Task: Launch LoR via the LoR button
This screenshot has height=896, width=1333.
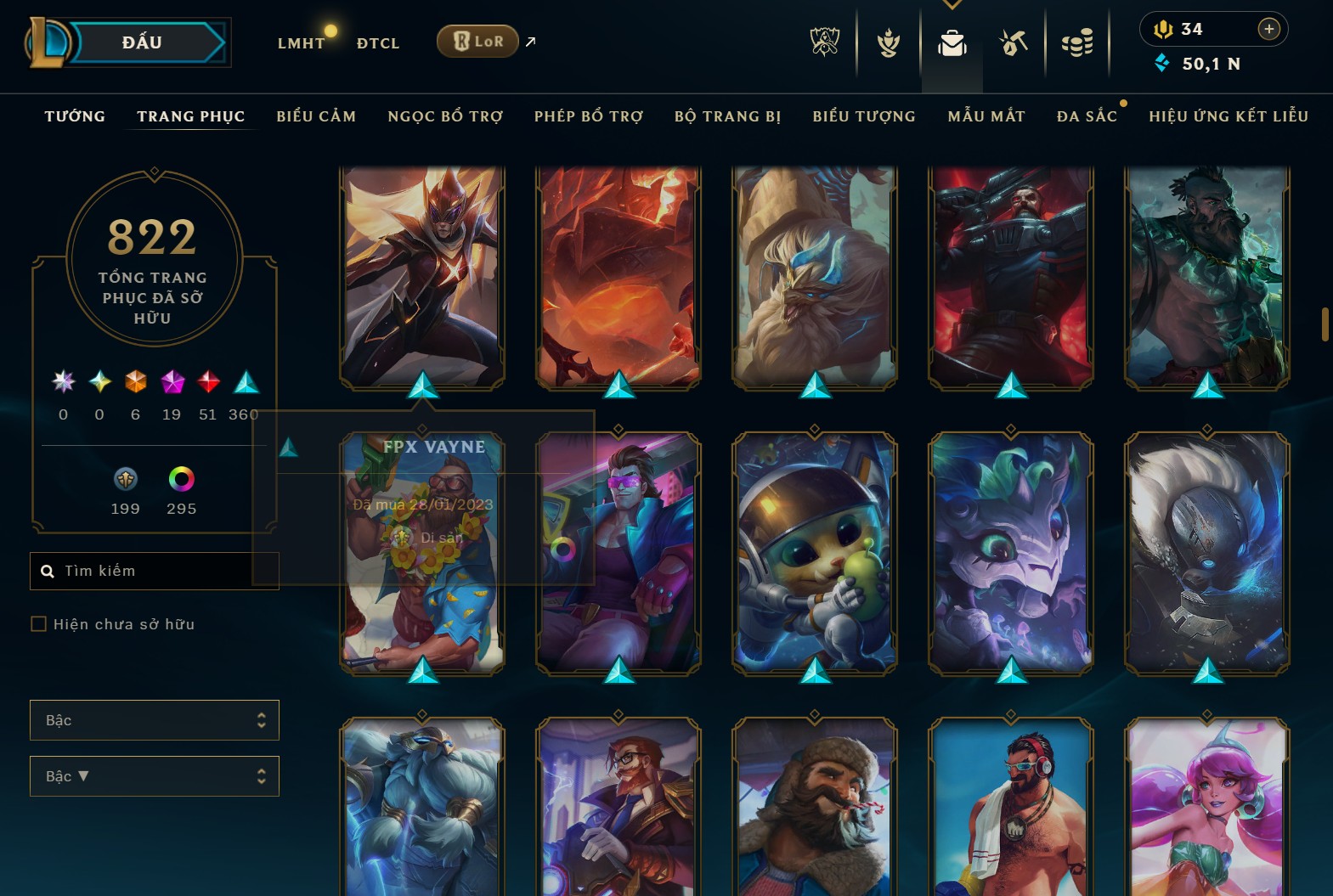Action: tap(477, 40)
